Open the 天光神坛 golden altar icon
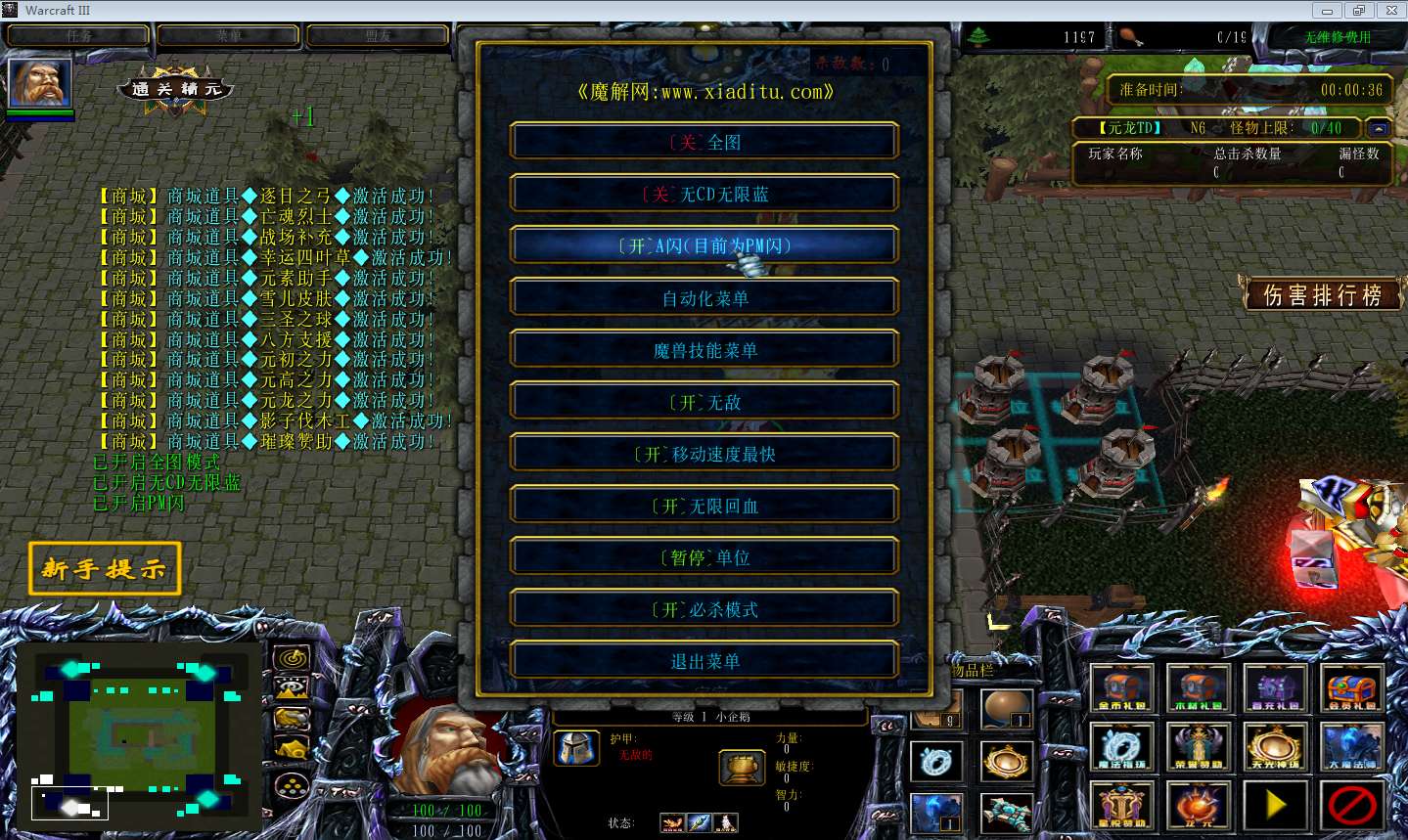 pyautogui.click(x=1275, y=746)
